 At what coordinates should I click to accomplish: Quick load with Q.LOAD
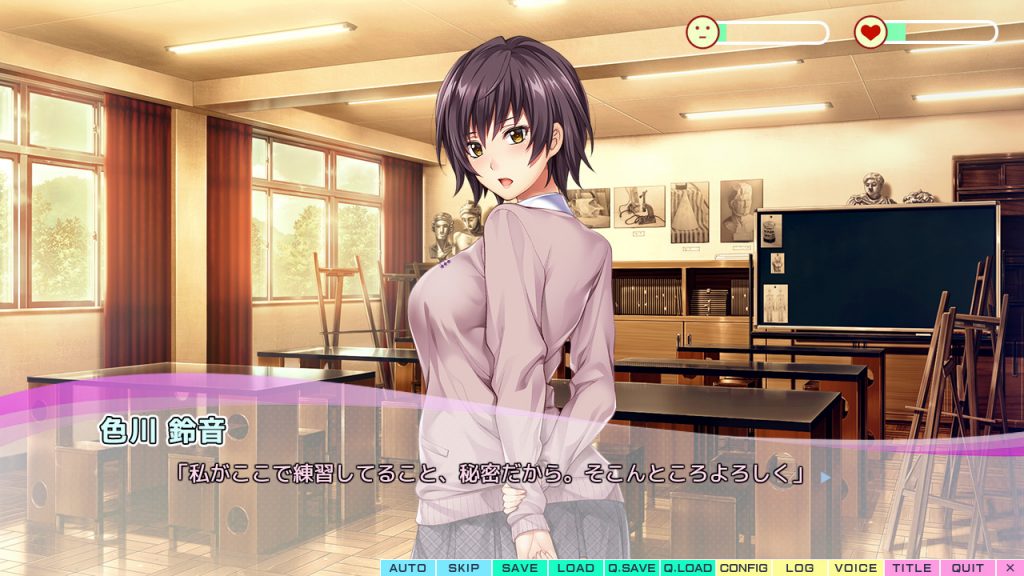click(x=688, y=568)
